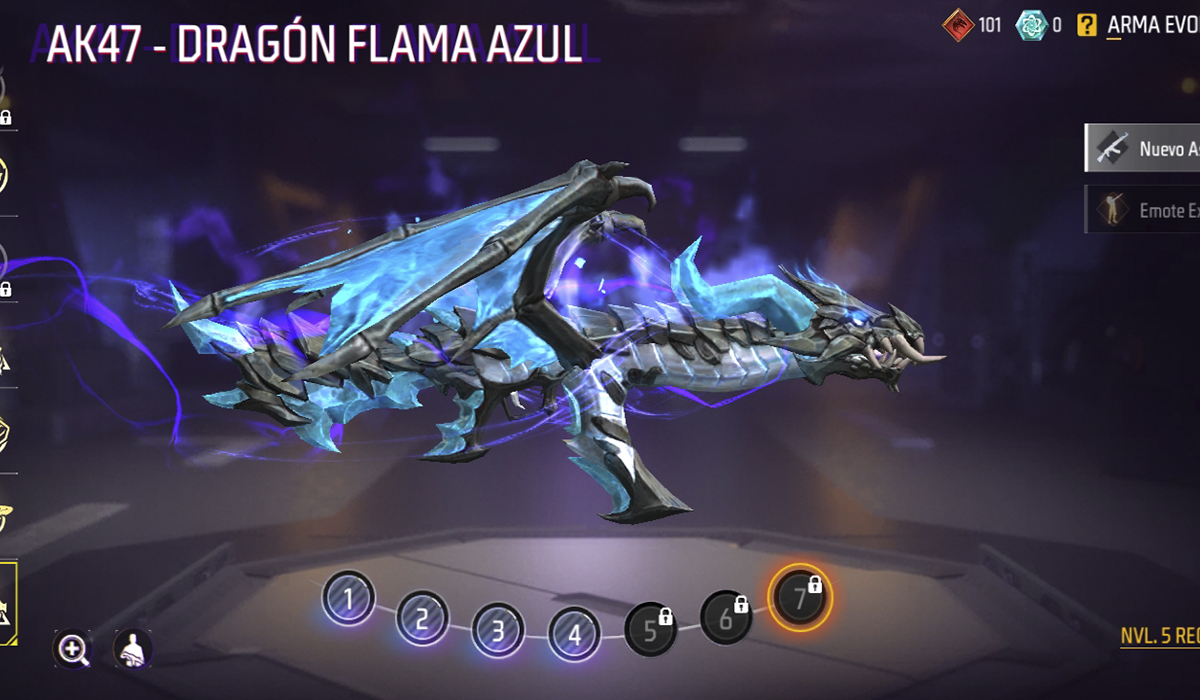Viewport: 1200px width, 700px height.
Task: Choose the level 3 evolution node
Action: point(497,631)
